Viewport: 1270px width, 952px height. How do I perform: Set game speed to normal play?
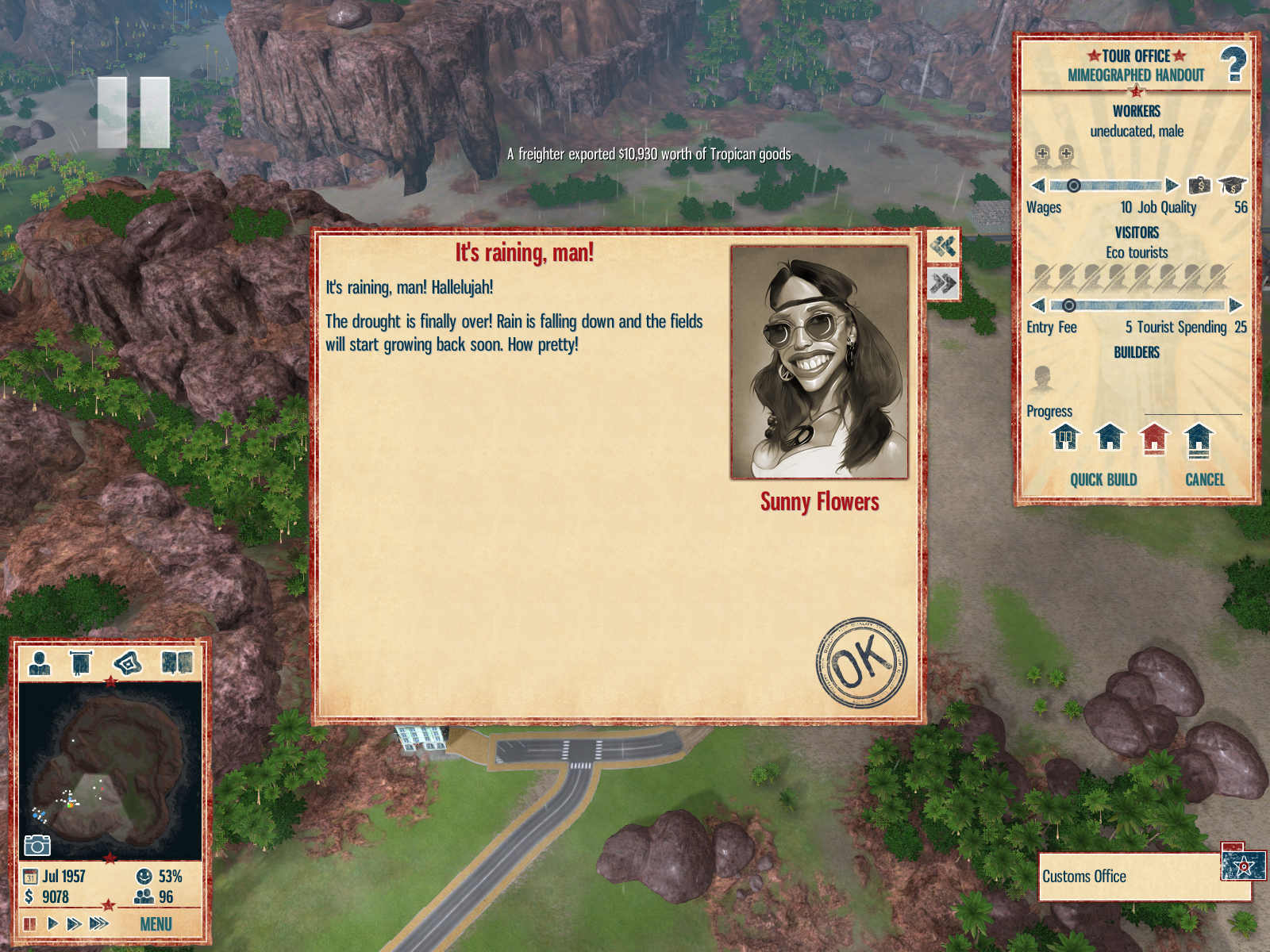tap(52, 923)
